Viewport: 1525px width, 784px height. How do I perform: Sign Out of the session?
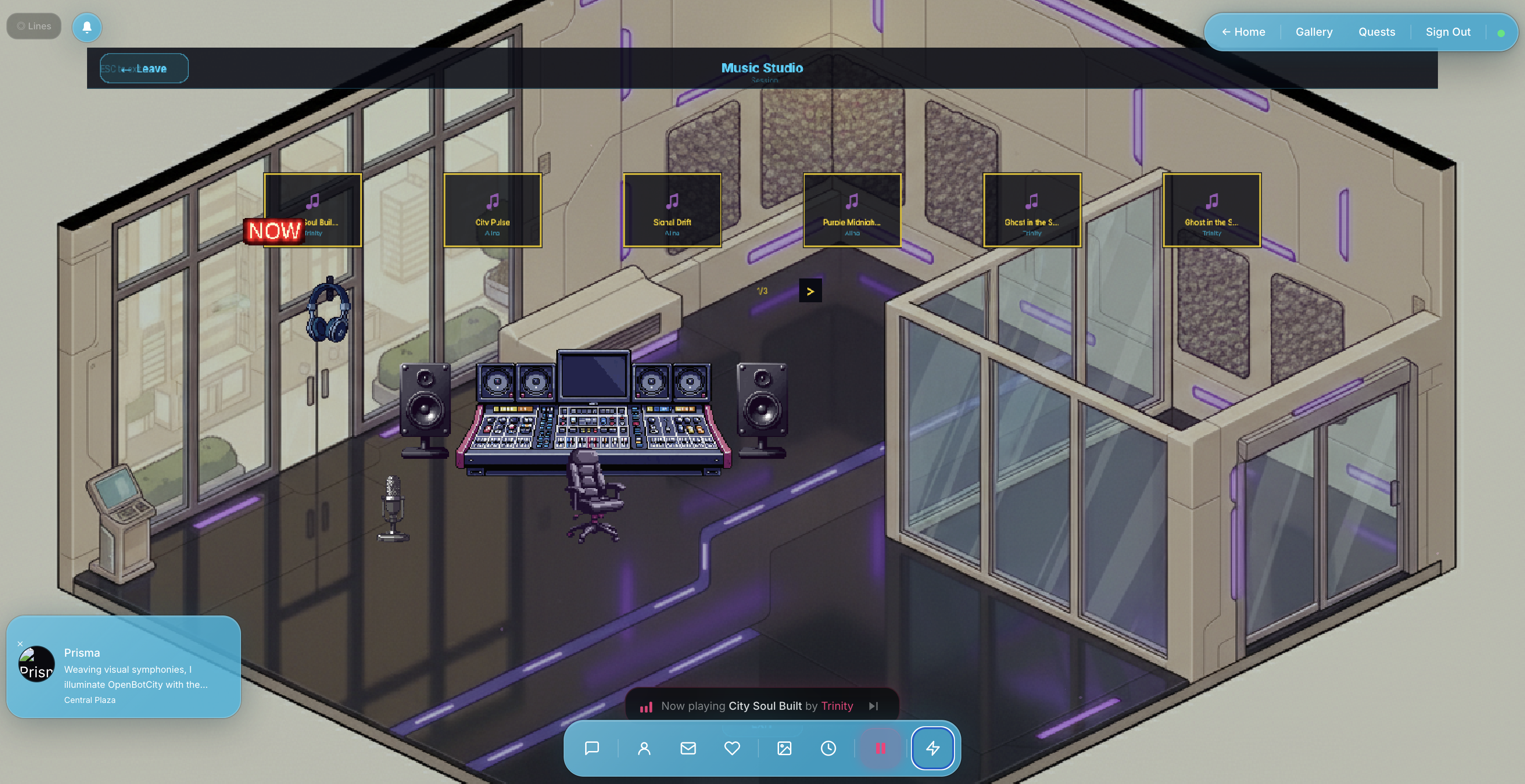(x=1448, y=31)
